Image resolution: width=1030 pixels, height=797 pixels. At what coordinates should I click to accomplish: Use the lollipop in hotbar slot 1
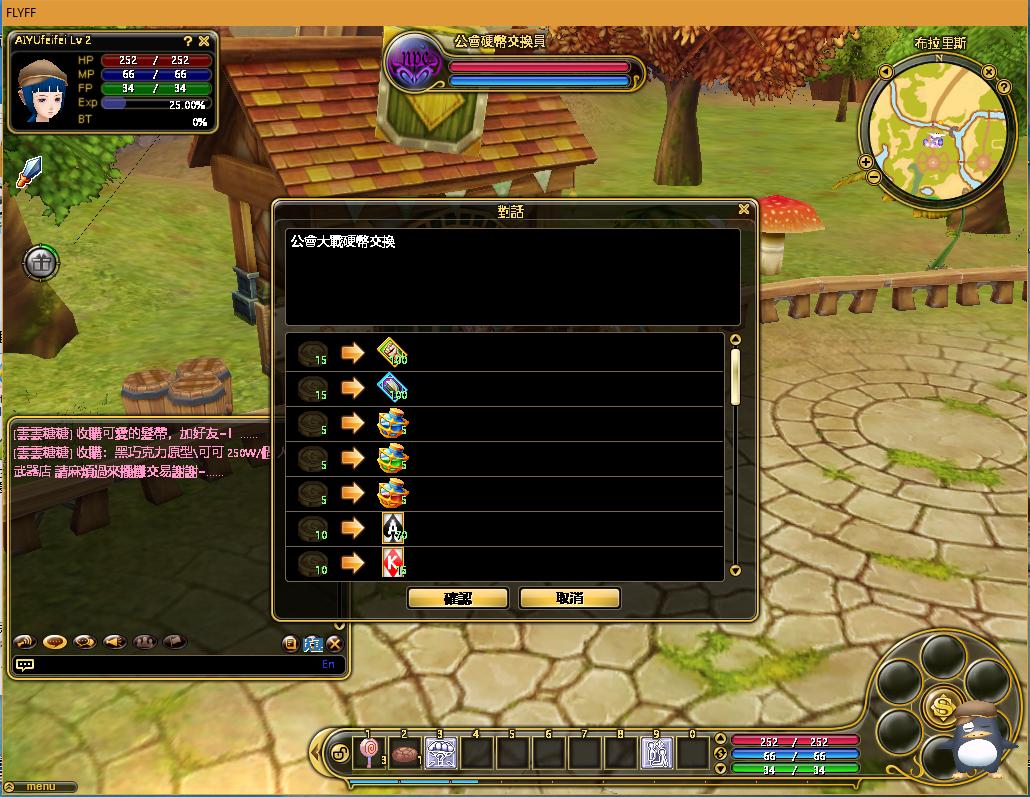(368, 752)
